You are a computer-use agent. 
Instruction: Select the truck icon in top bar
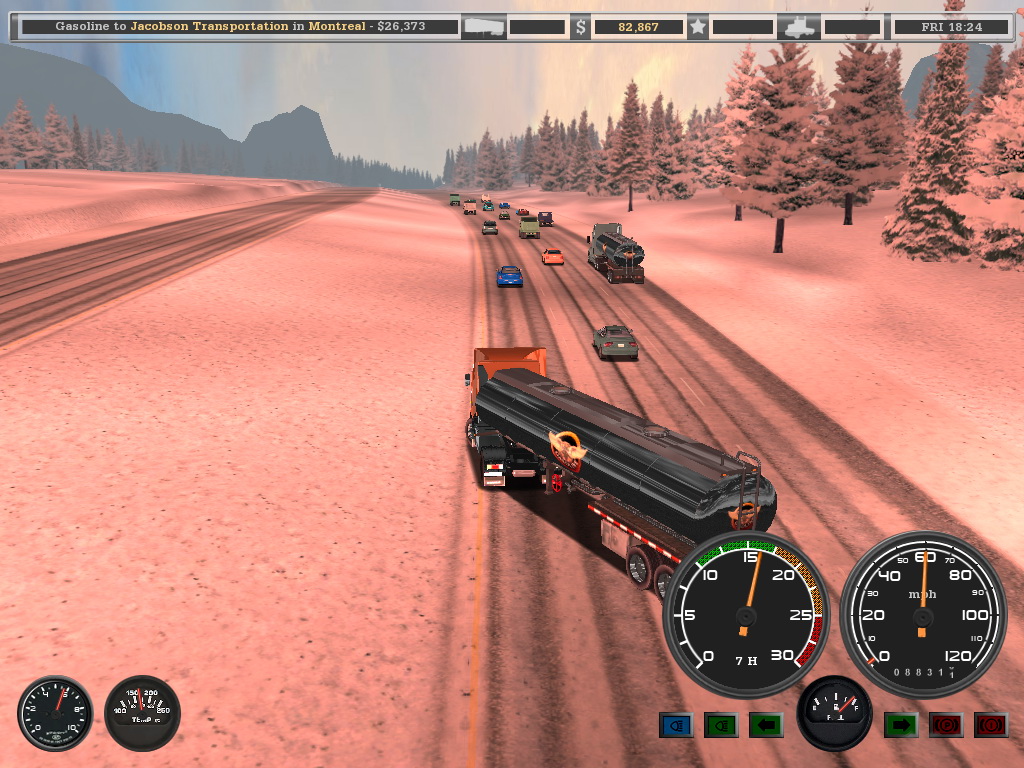click(801, 27)
